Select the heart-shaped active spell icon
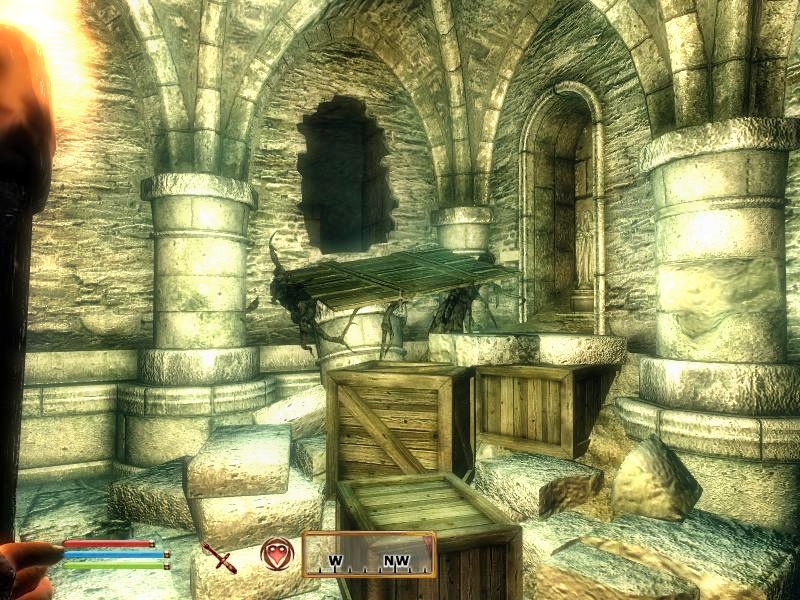This screenshot has width=800, height=600. coord(277,554)
